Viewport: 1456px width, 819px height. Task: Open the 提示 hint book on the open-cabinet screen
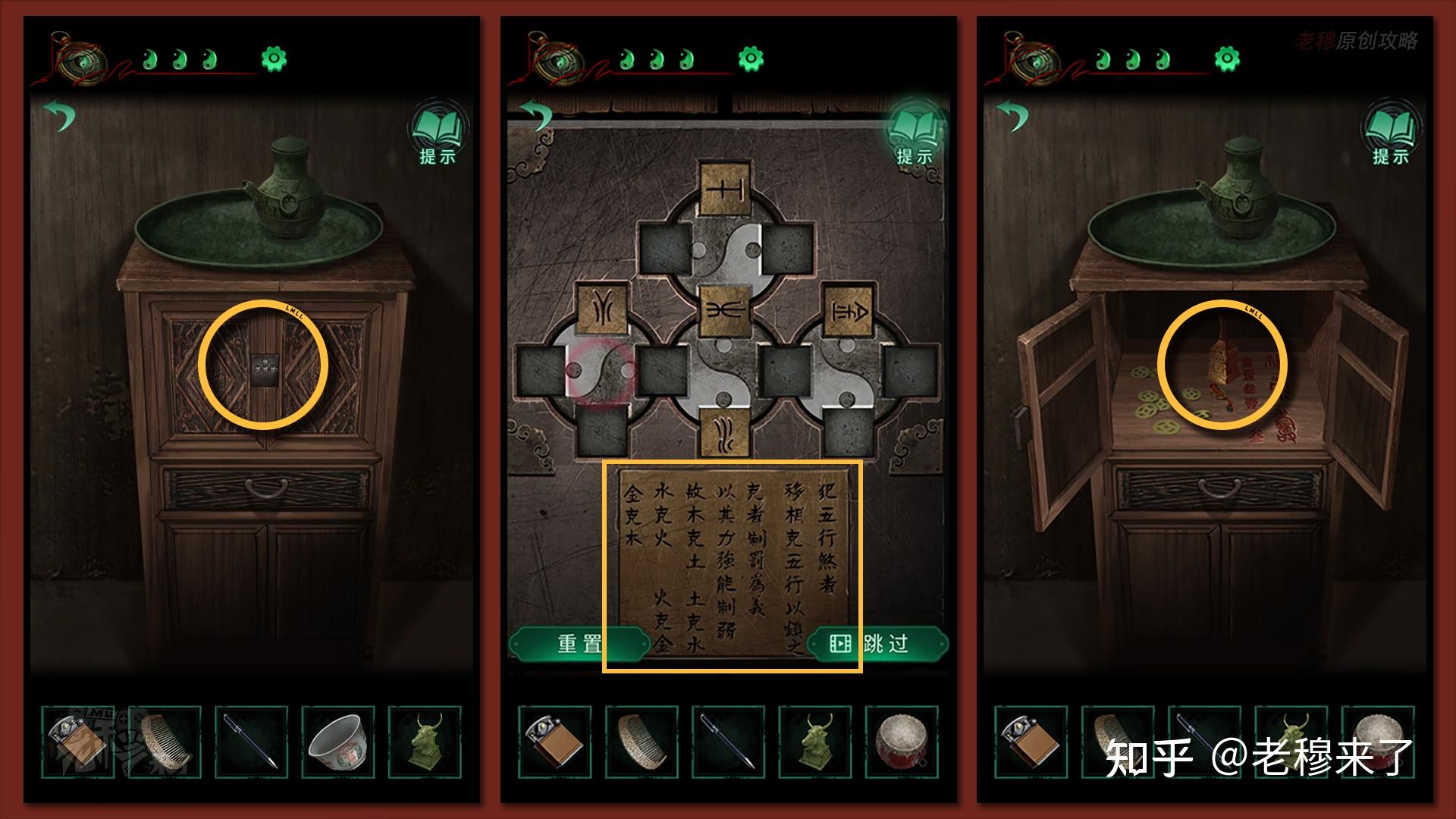click(x=1391, y=136)
